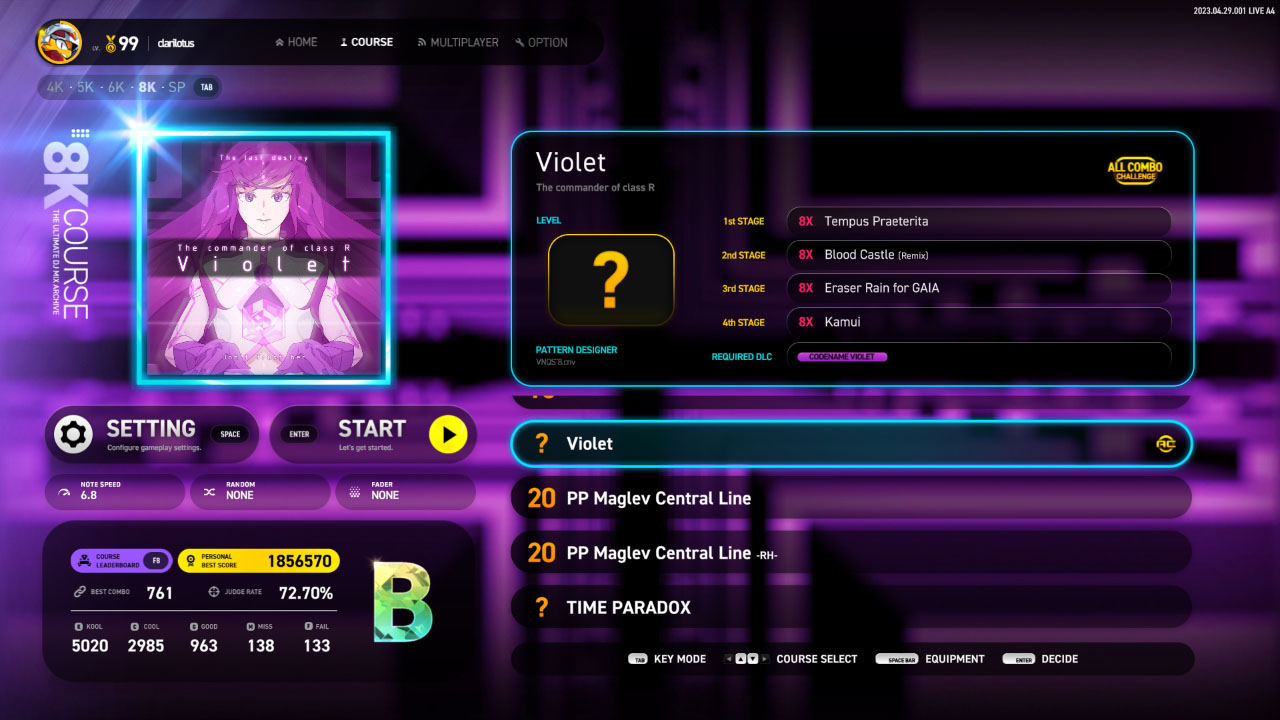This screenshot has width=1280, height=720.
Task: Select the SP key mode
Action: (177, 87)
